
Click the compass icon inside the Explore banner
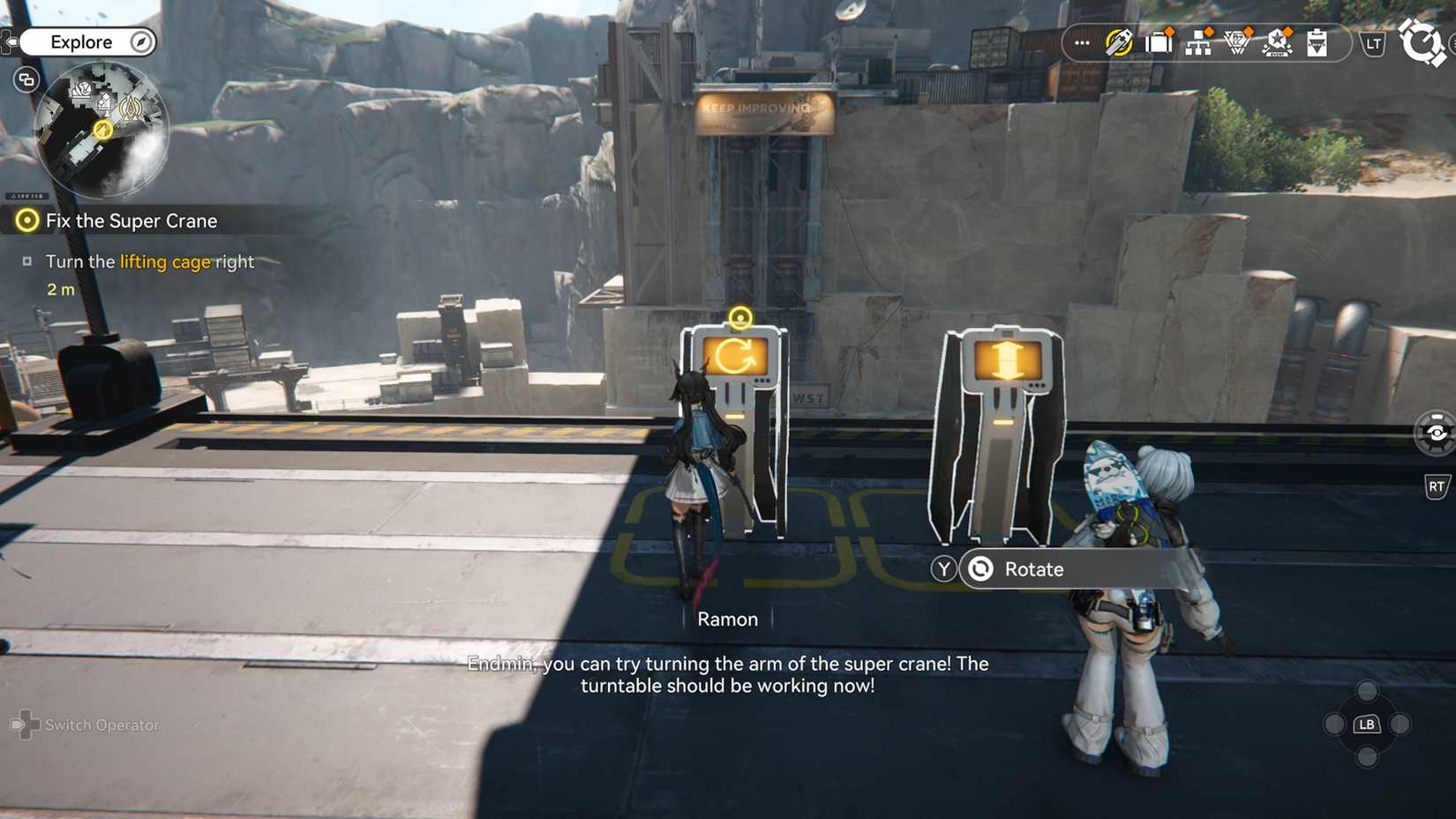(139, 41)
